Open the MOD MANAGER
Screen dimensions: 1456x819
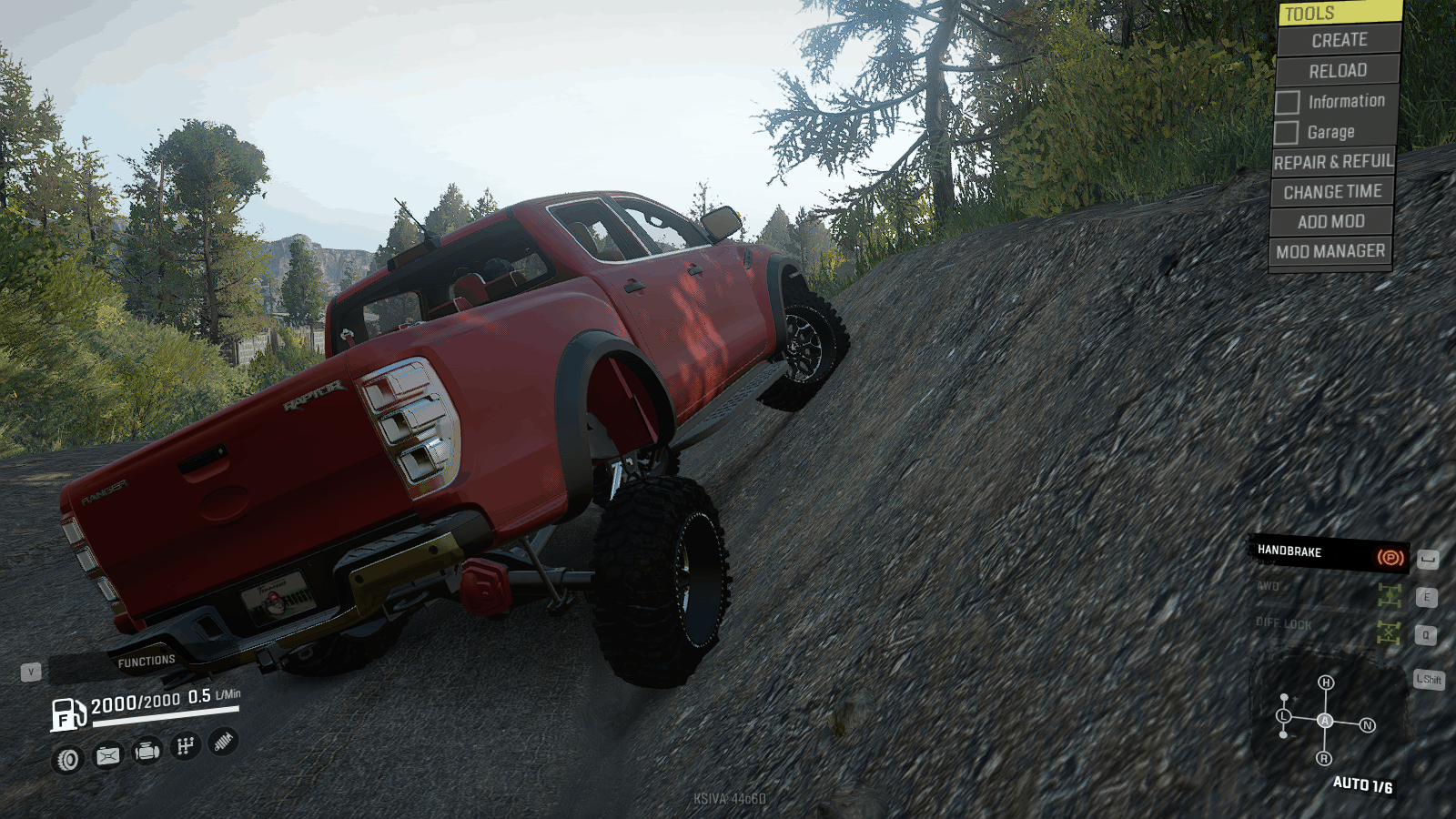1330,251
